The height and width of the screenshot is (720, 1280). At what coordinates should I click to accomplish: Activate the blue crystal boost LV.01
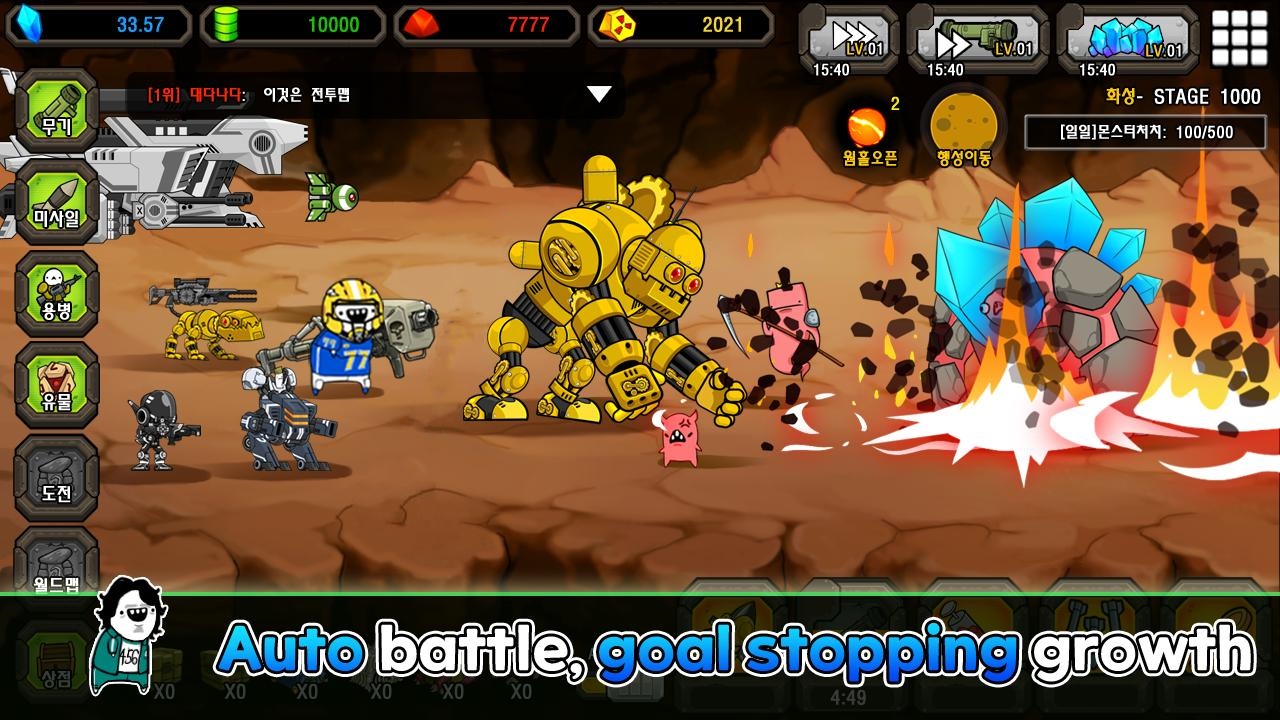[x=1127, y=38]
